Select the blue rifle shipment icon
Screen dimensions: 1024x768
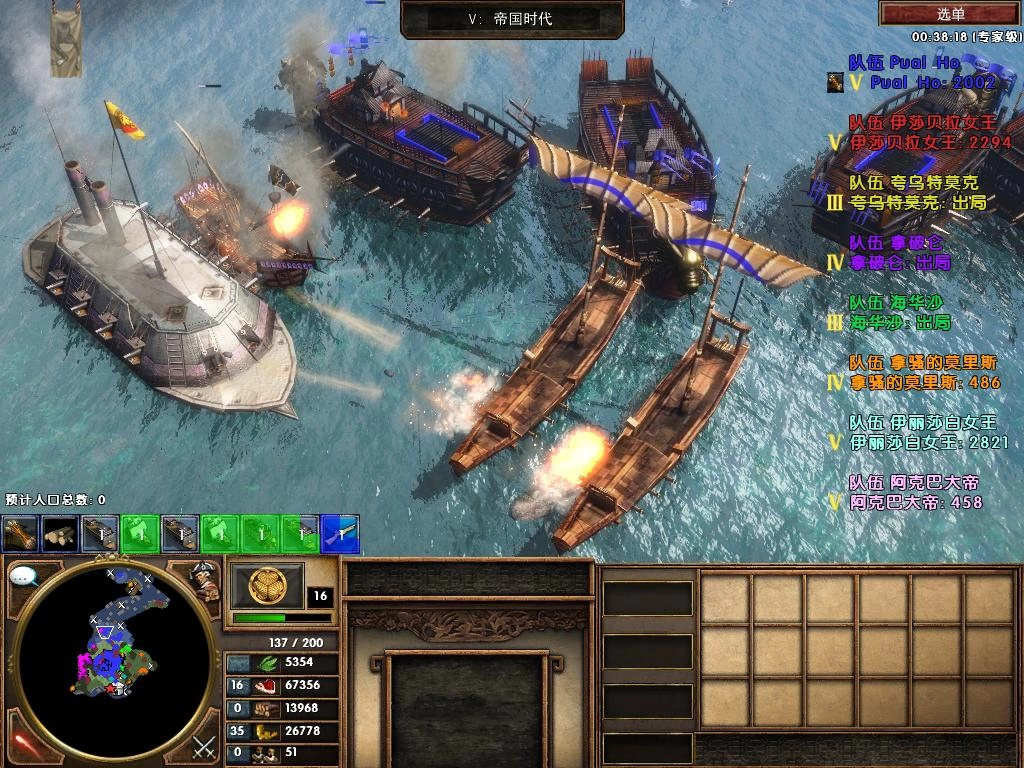(x=340, y=535)
